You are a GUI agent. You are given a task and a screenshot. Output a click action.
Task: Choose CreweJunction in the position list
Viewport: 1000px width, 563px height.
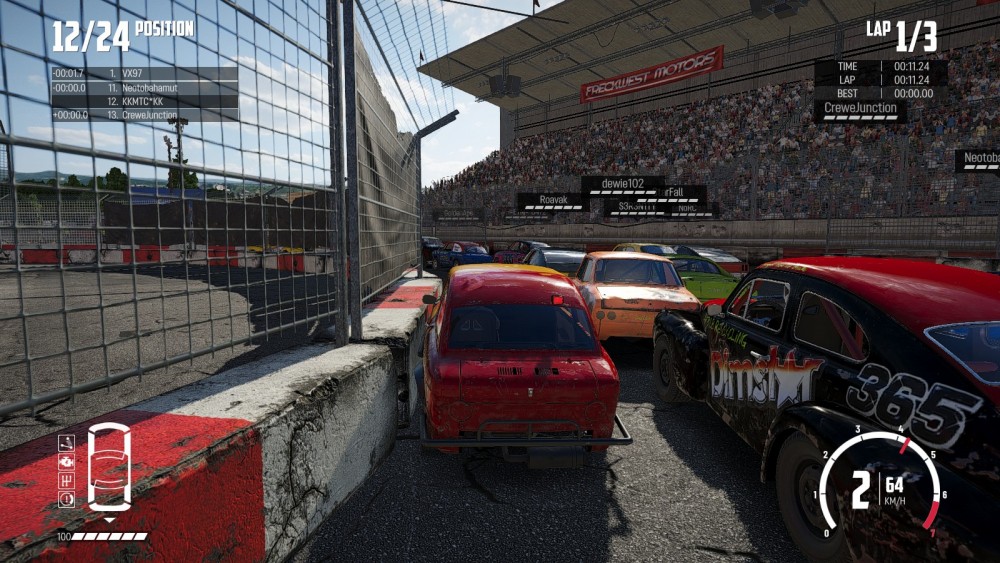click(145, 115)
